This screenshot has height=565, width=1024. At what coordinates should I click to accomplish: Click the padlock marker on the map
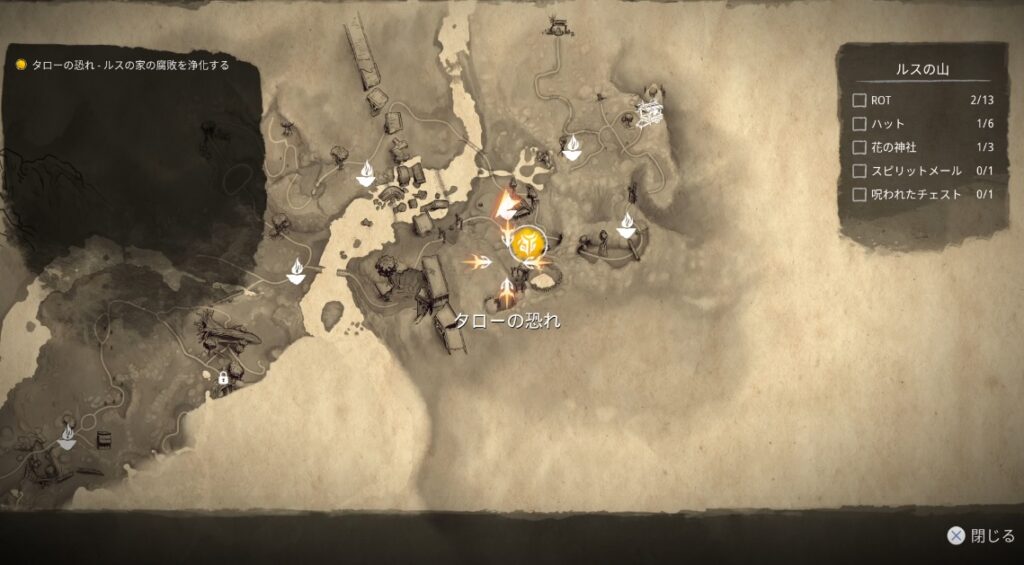tap(223, 377)
